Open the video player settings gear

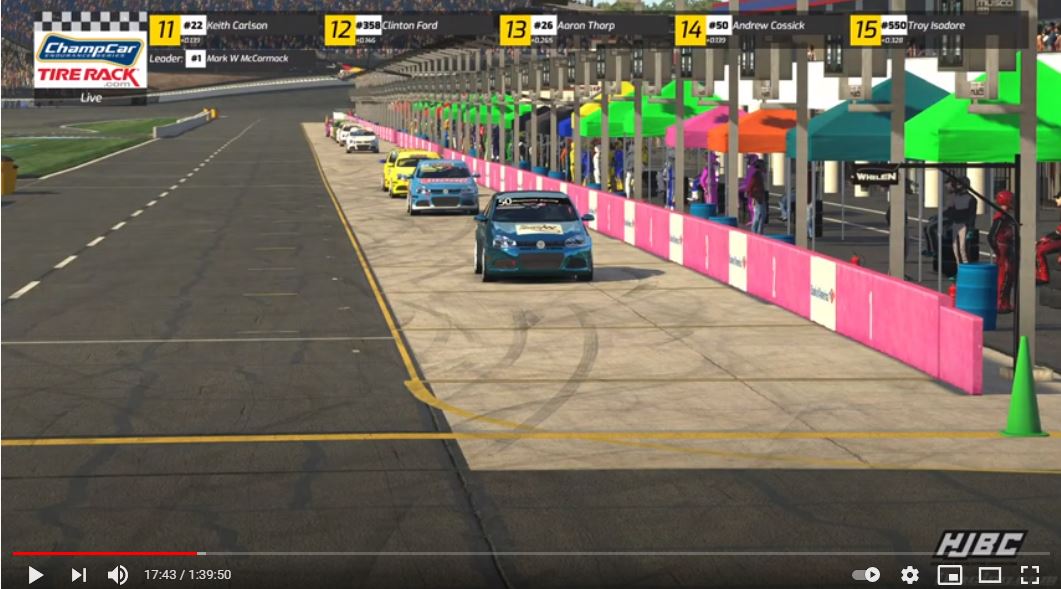[x=909, y=575]
